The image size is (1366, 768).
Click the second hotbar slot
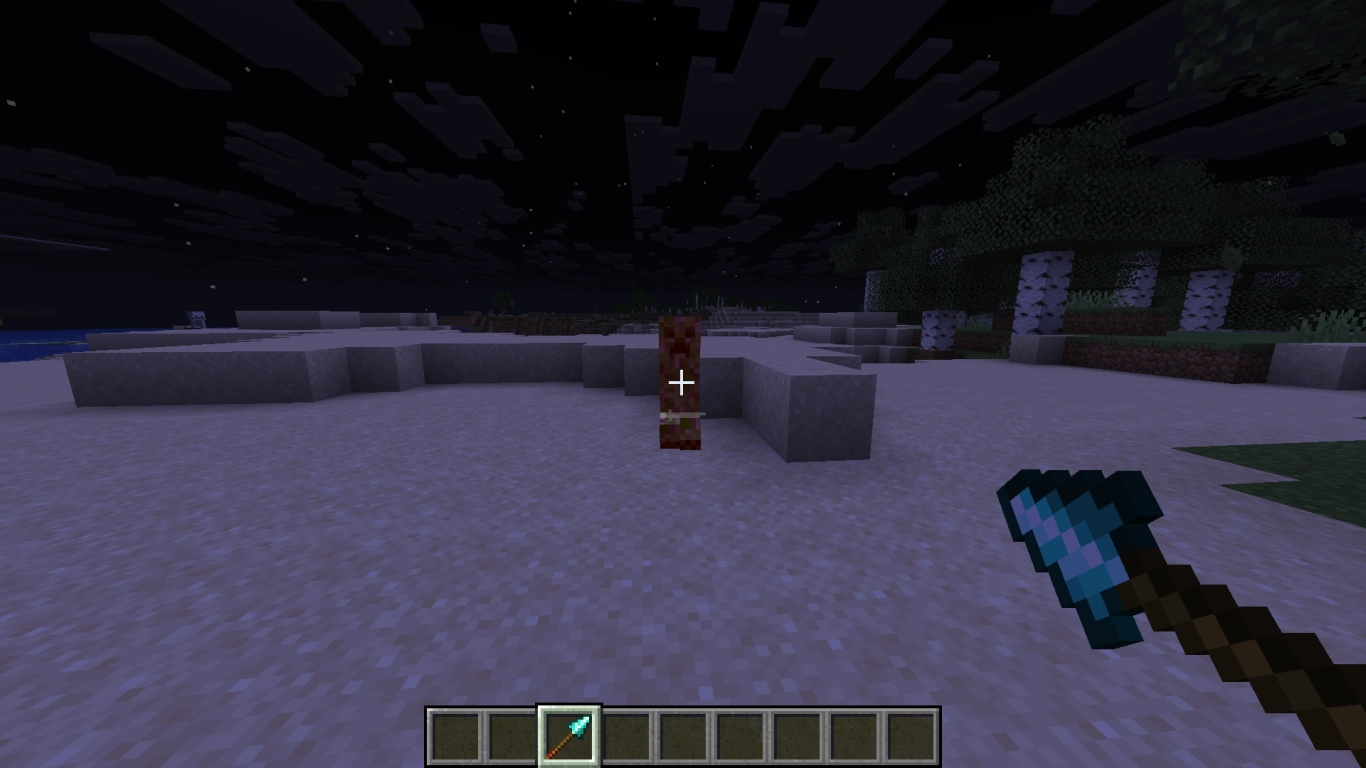pyautogui.click(x=511, y=733)
